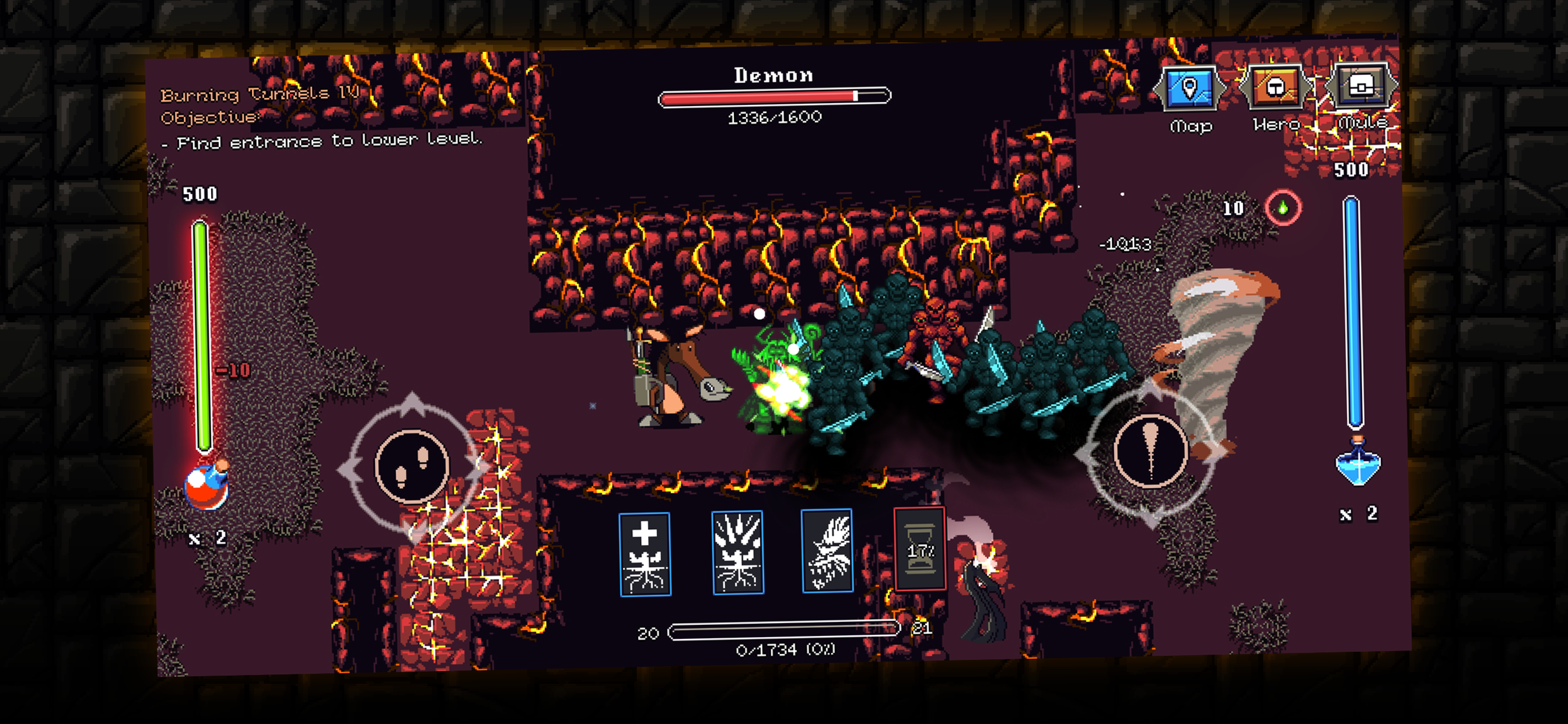The image size is (1568, 724).
Task: Activate the healing plant skill card
Action: (x=645, y=554)
